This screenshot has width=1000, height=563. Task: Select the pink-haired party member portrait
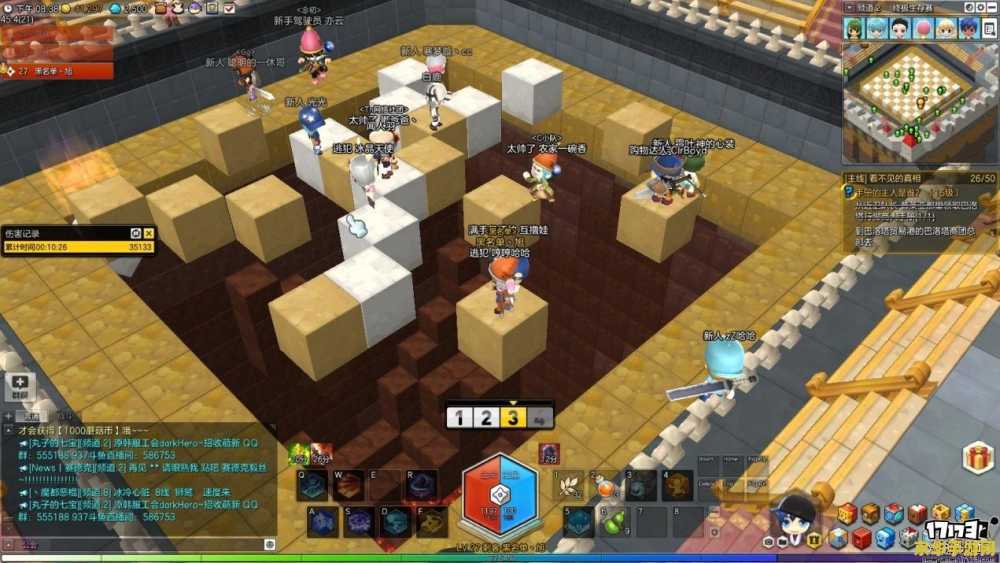pos(923,28)
